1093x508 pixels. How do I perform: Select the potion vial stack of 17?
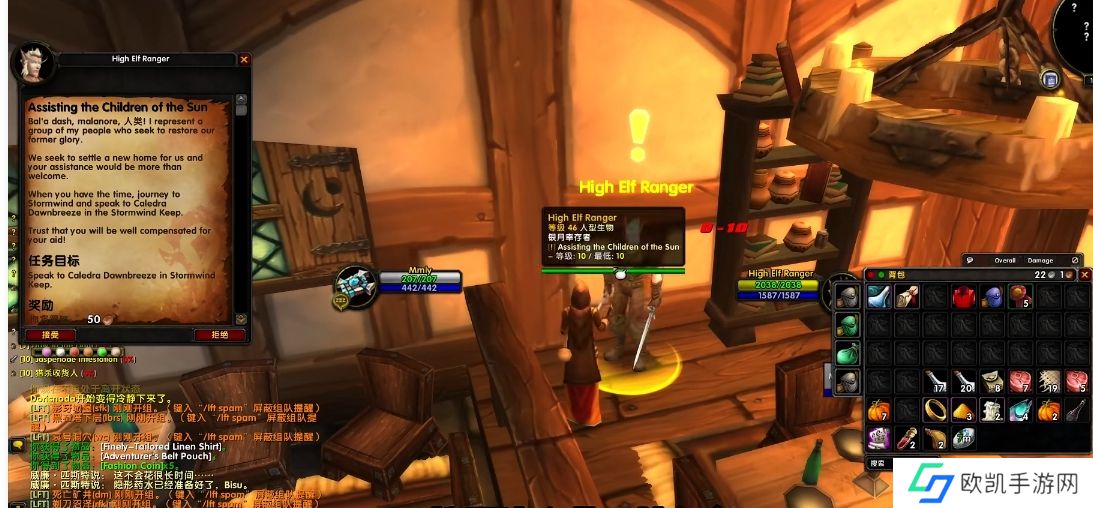click(x=935, y=381)
